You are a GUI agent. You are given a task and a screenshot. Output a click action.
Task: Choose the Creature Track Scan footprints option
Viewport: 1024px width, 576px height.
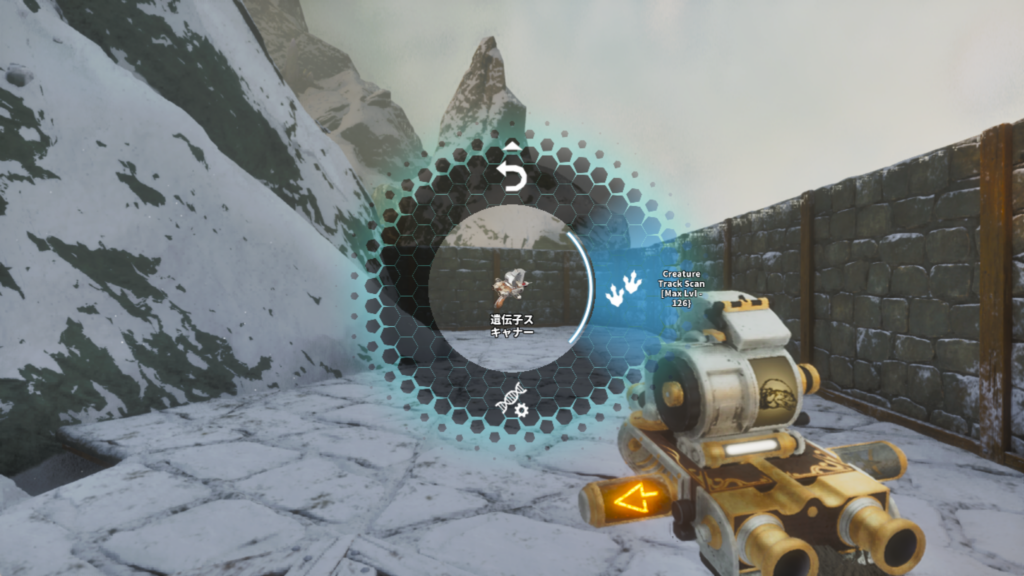pyautogui.click(x=623, y=289)
